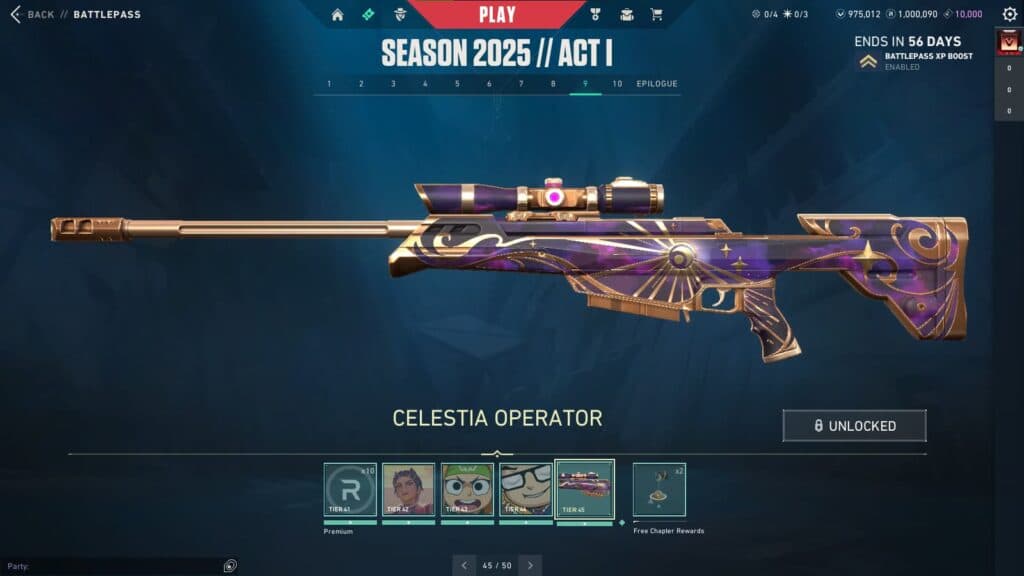Go back from the Battlepass screen
Viewport: 1024px width, 576px height.
pyautogui.click(x=32, y=15)
